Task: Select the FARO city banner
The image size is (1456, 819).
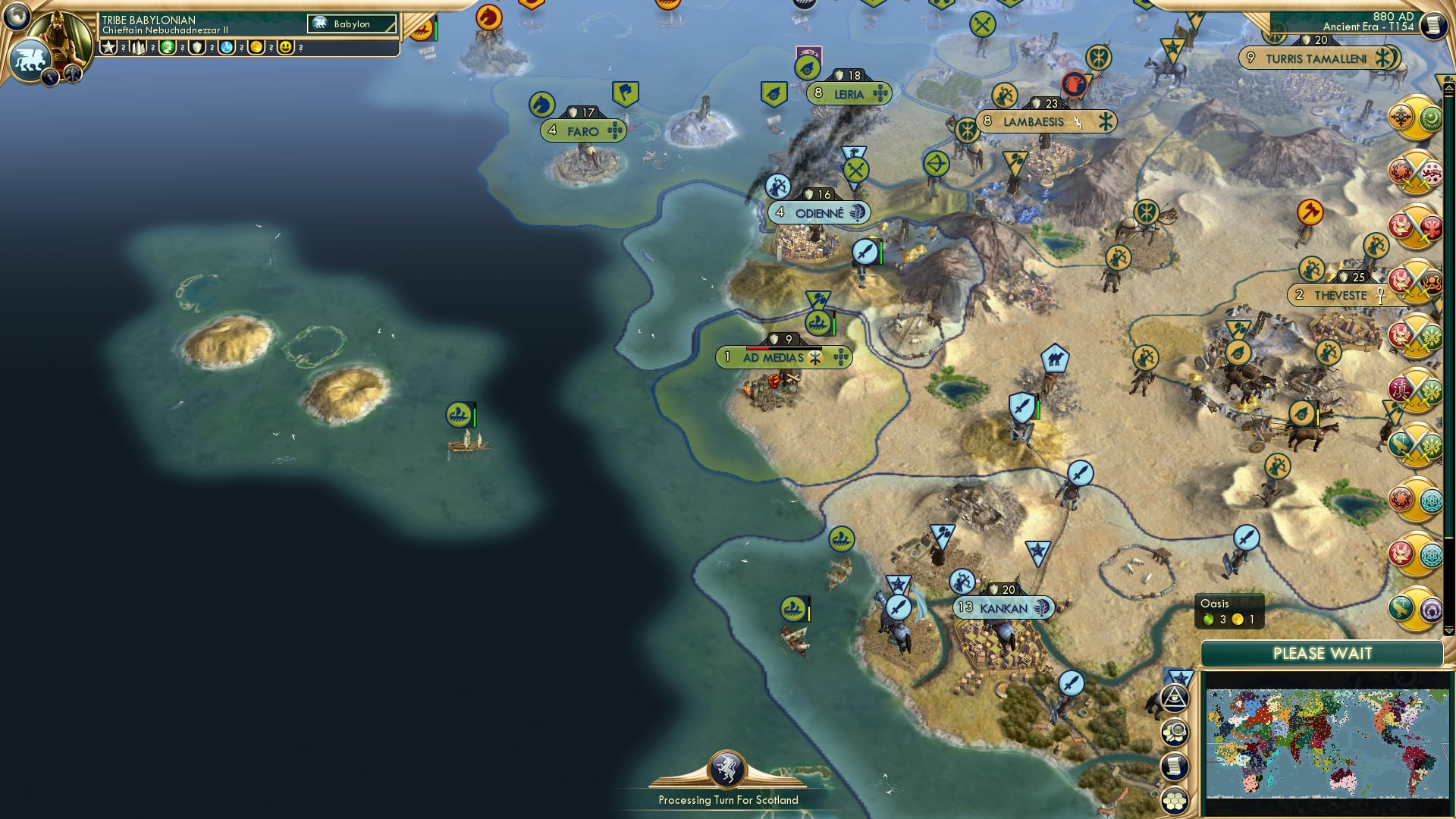Action: pos(582,130)
